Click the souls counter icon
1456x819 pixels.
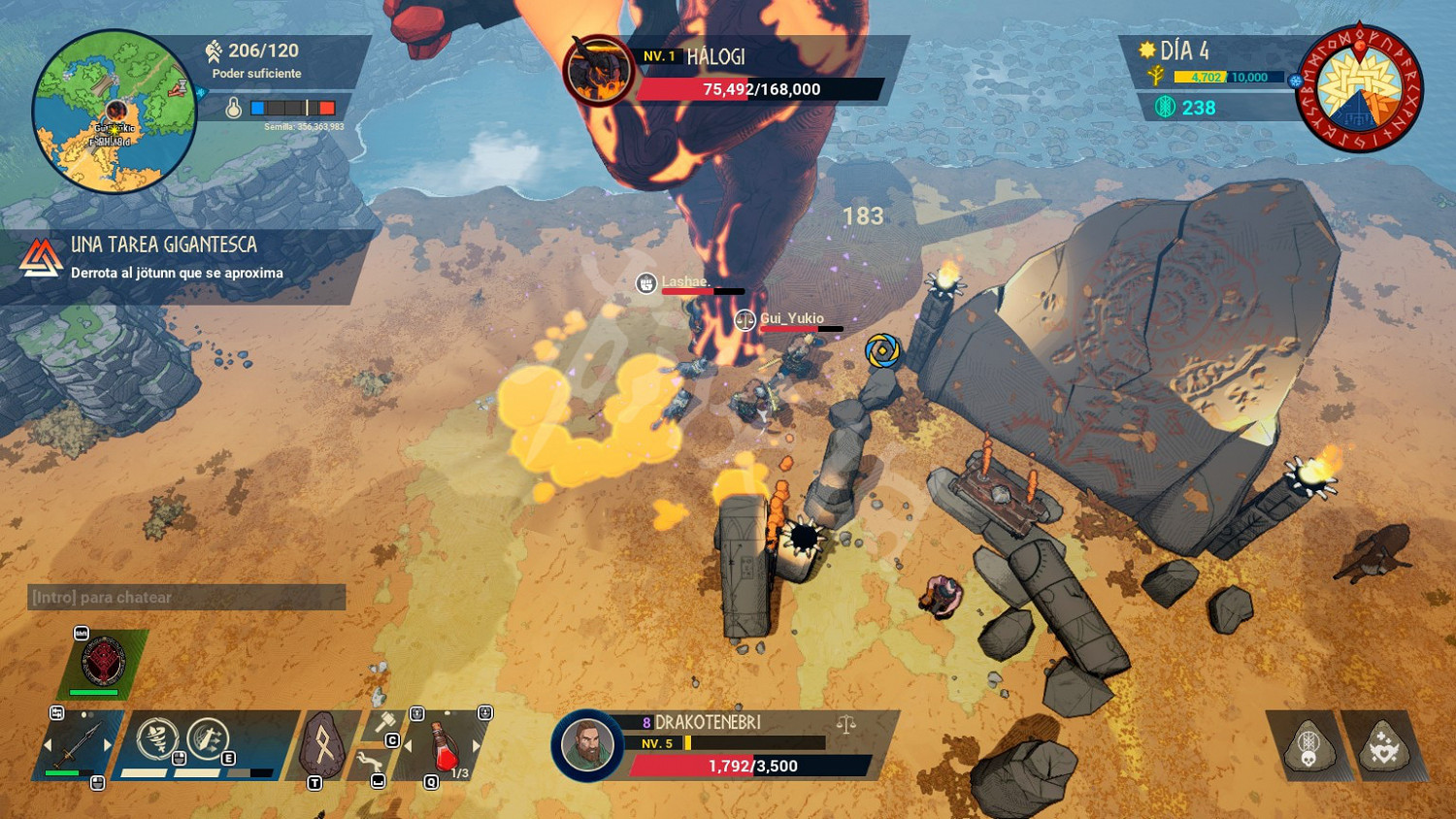coord(1165,107)
